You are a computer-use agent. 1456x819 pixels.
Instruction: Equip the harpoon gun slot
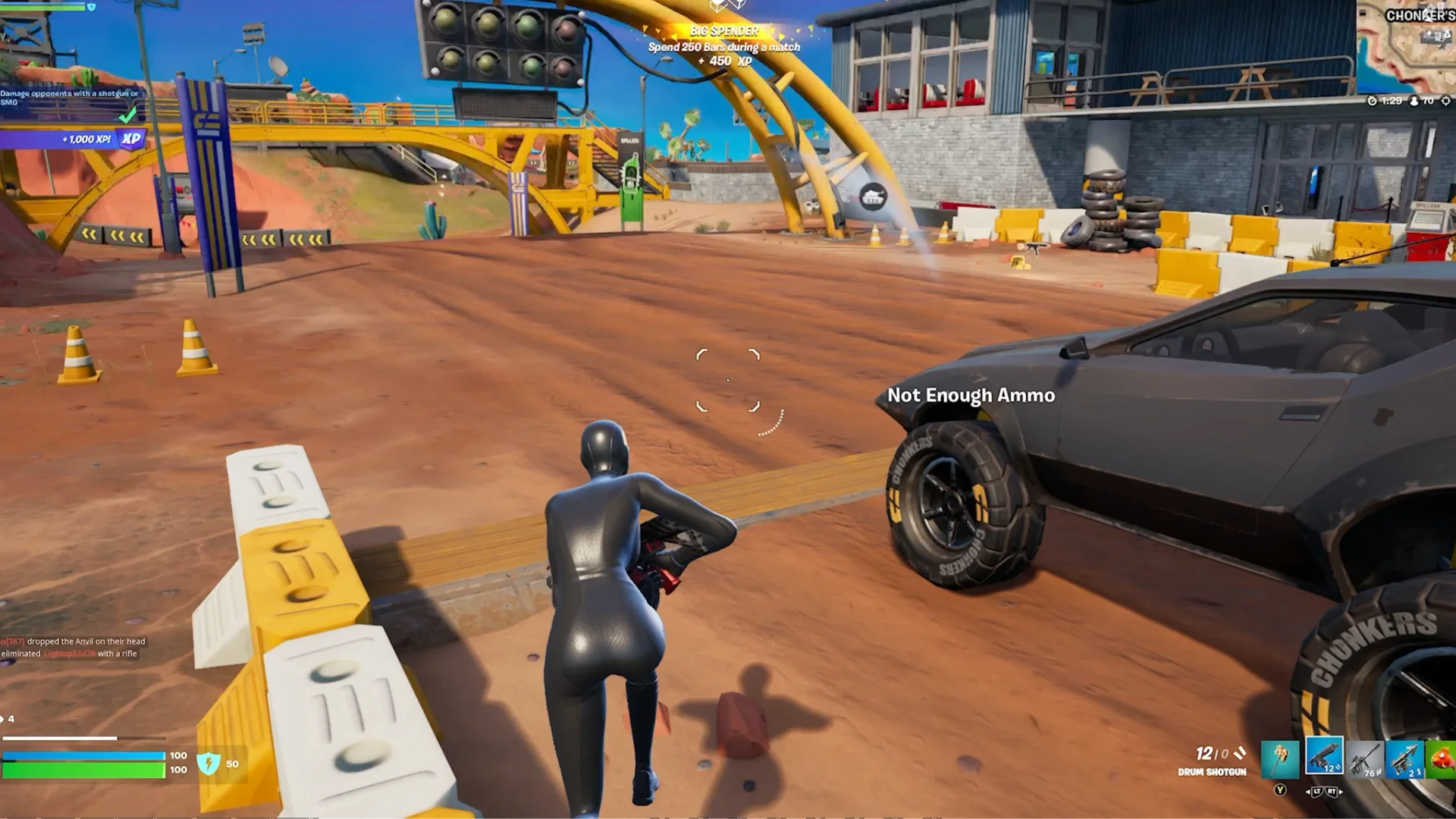click(x=1404, y=758)
